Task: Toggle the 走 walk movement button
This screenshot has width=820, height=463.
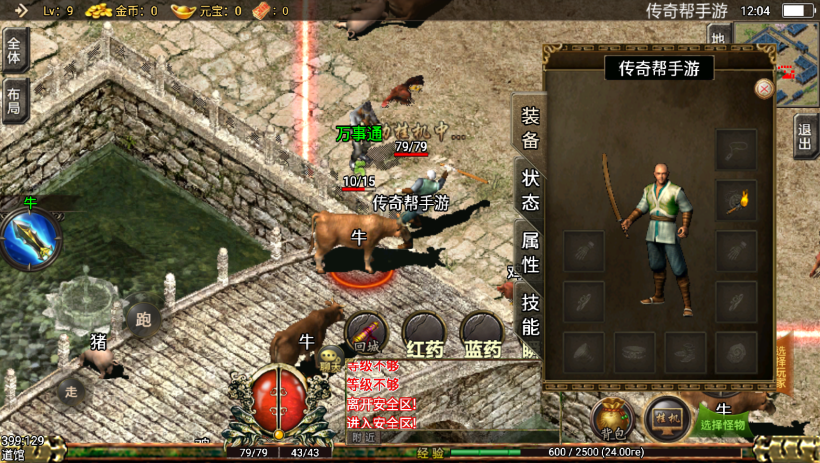Action: 69,391
